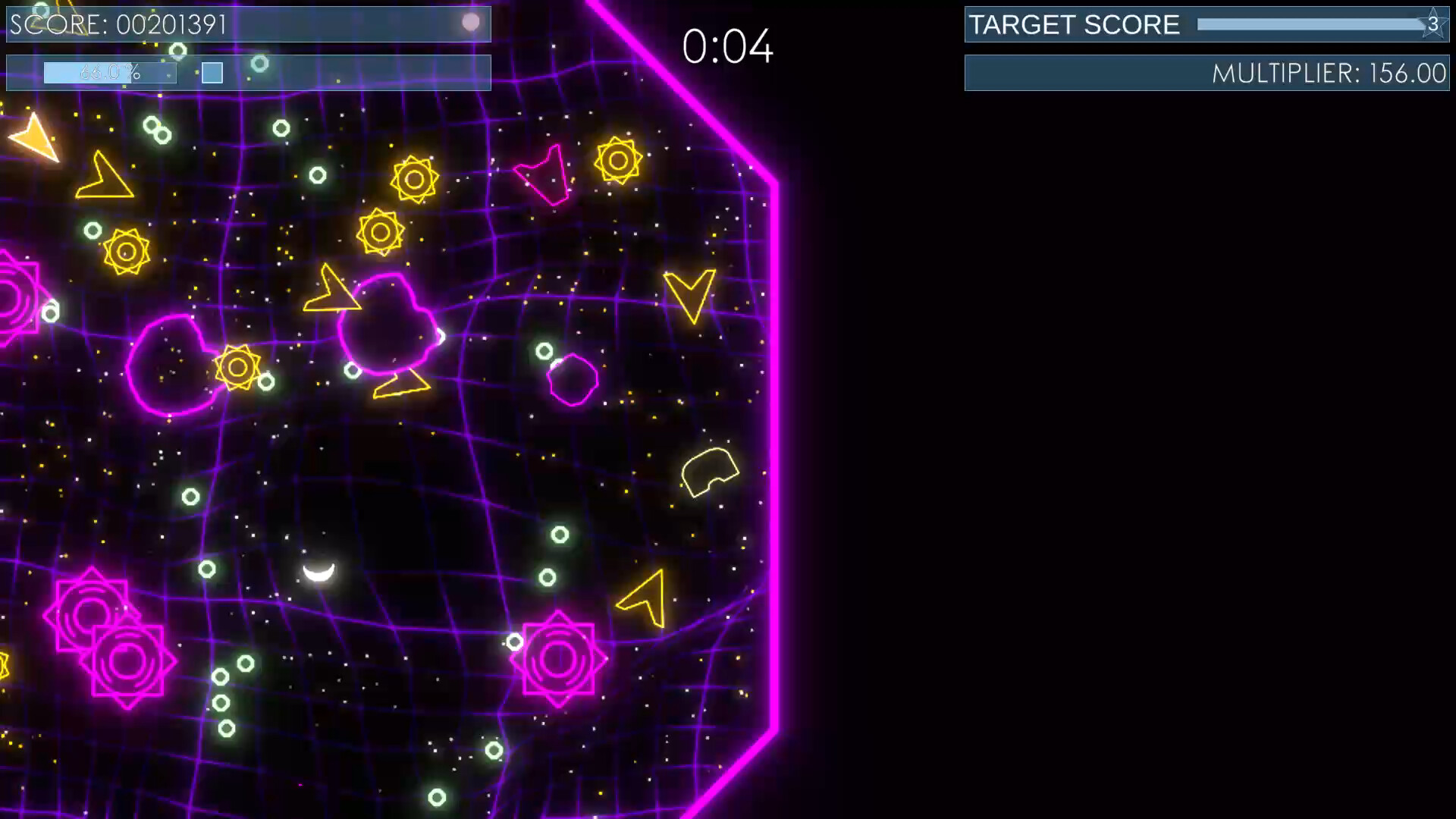Image resolution: width=1456 pixels, height=819 pixels.
Task: Toggle the small blue square beside the percent bar
Action: [x=213, y=74]
